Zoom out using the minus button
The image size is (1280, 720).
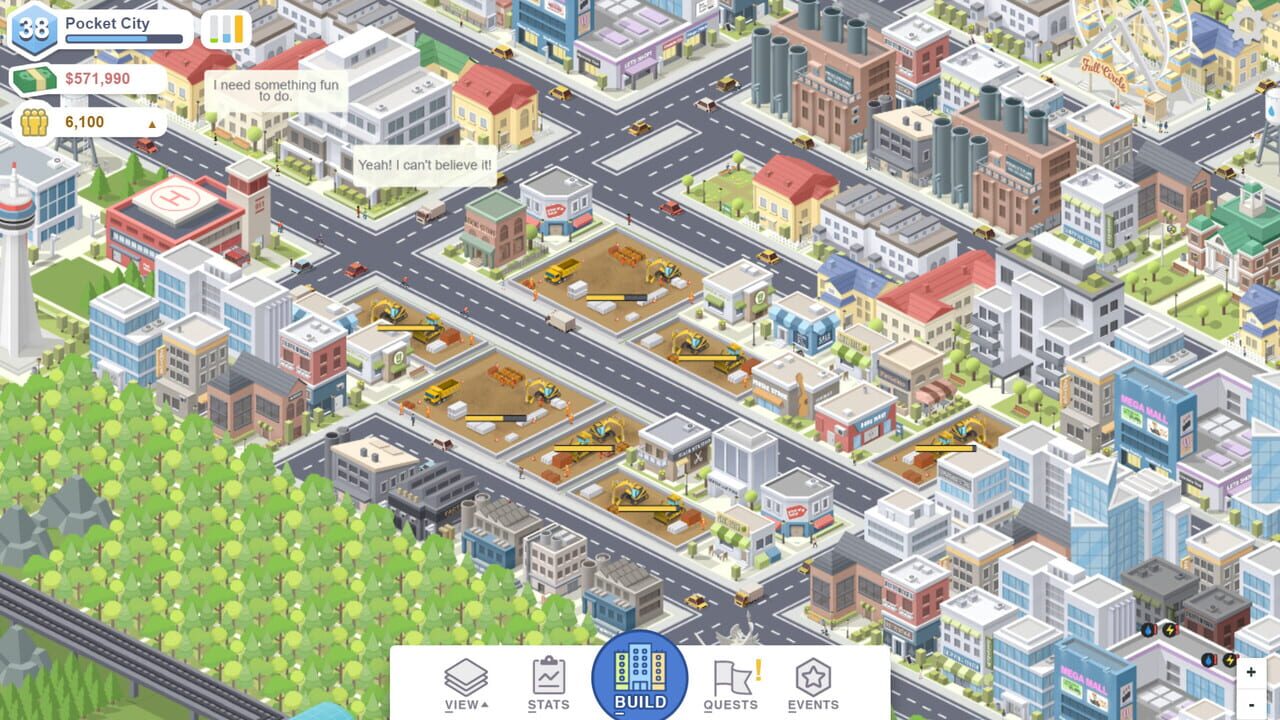tap(1251, 705)
